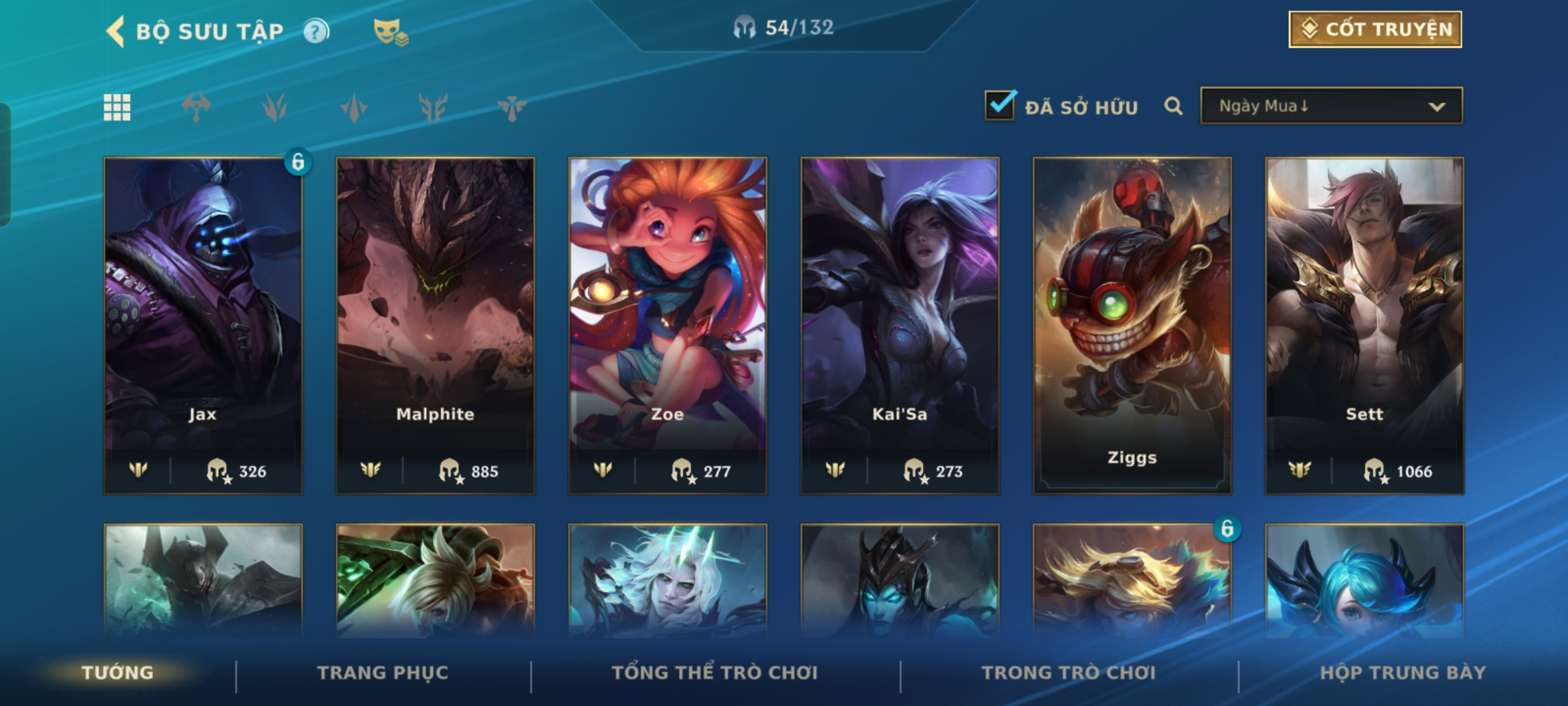
Task: Select the Jax champion card
Action: tap(203, 325)
